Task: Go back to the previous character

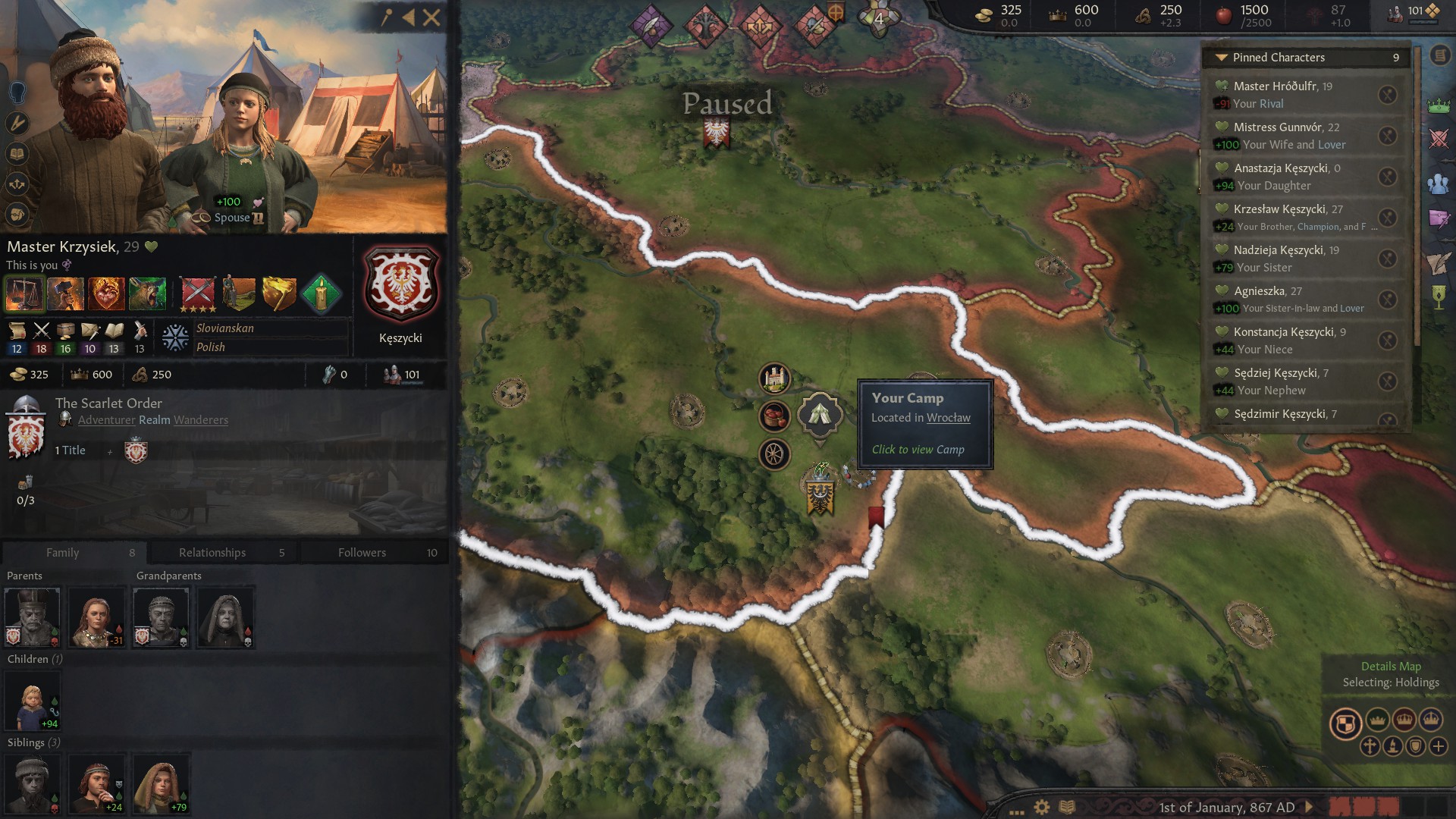Action: click(409, 17)
